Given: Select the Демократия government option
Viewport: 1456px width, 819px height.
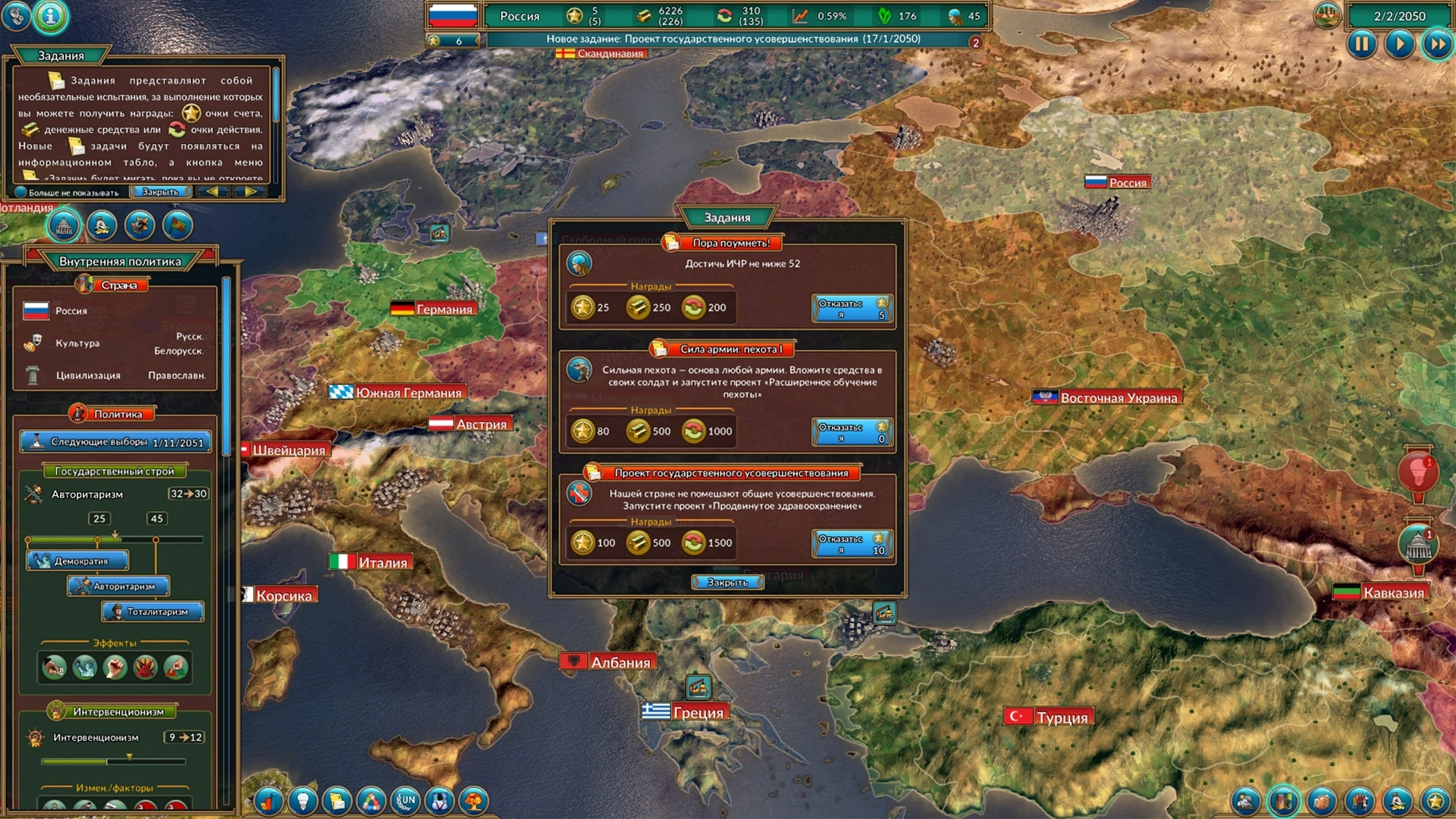Looking at the screenshot, I should point(77,561).
